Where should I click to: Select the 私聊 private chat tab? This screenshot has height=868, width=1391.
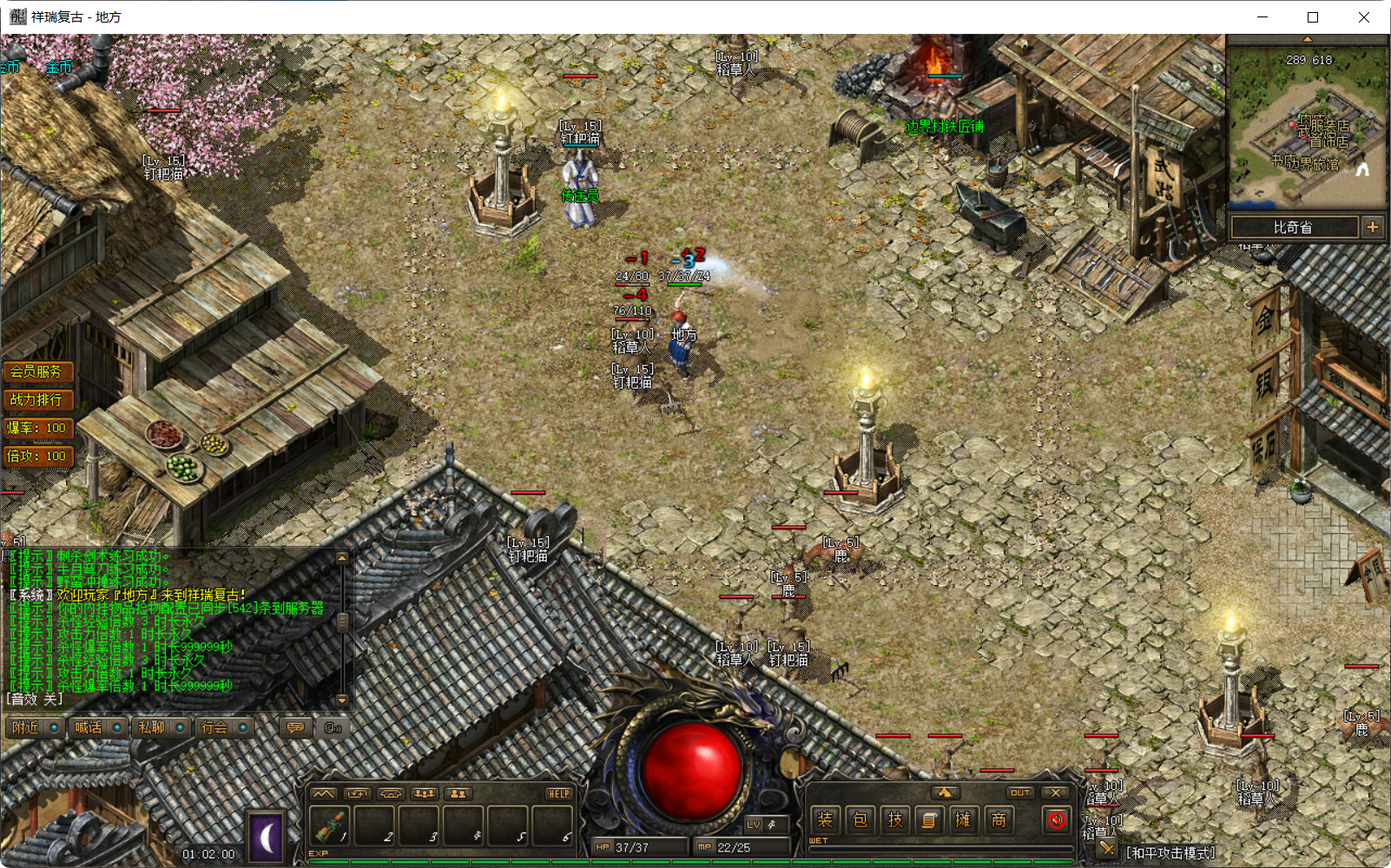(152, 727)
